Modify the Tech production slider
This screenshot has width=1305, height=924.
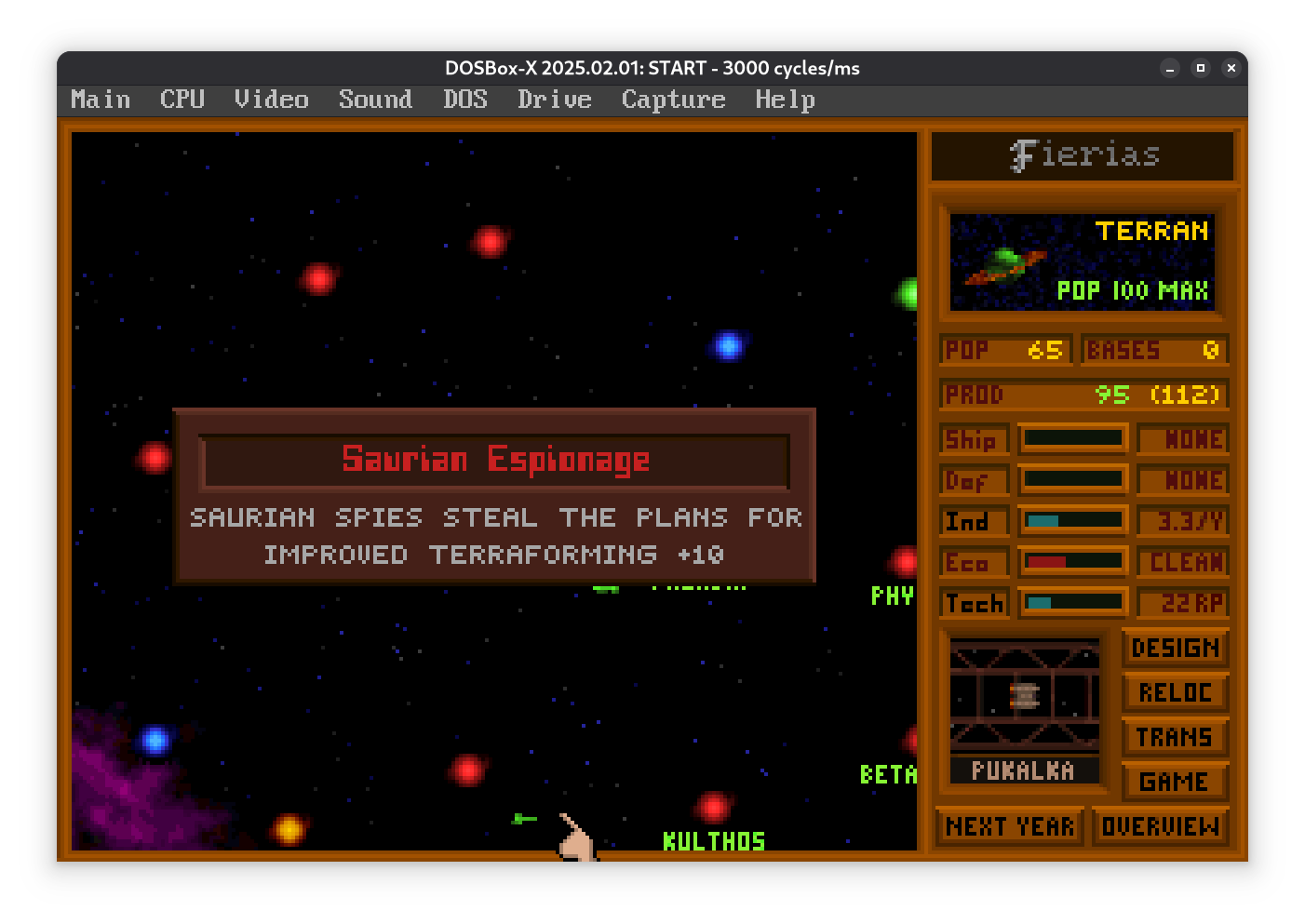tap(1072, 602)
